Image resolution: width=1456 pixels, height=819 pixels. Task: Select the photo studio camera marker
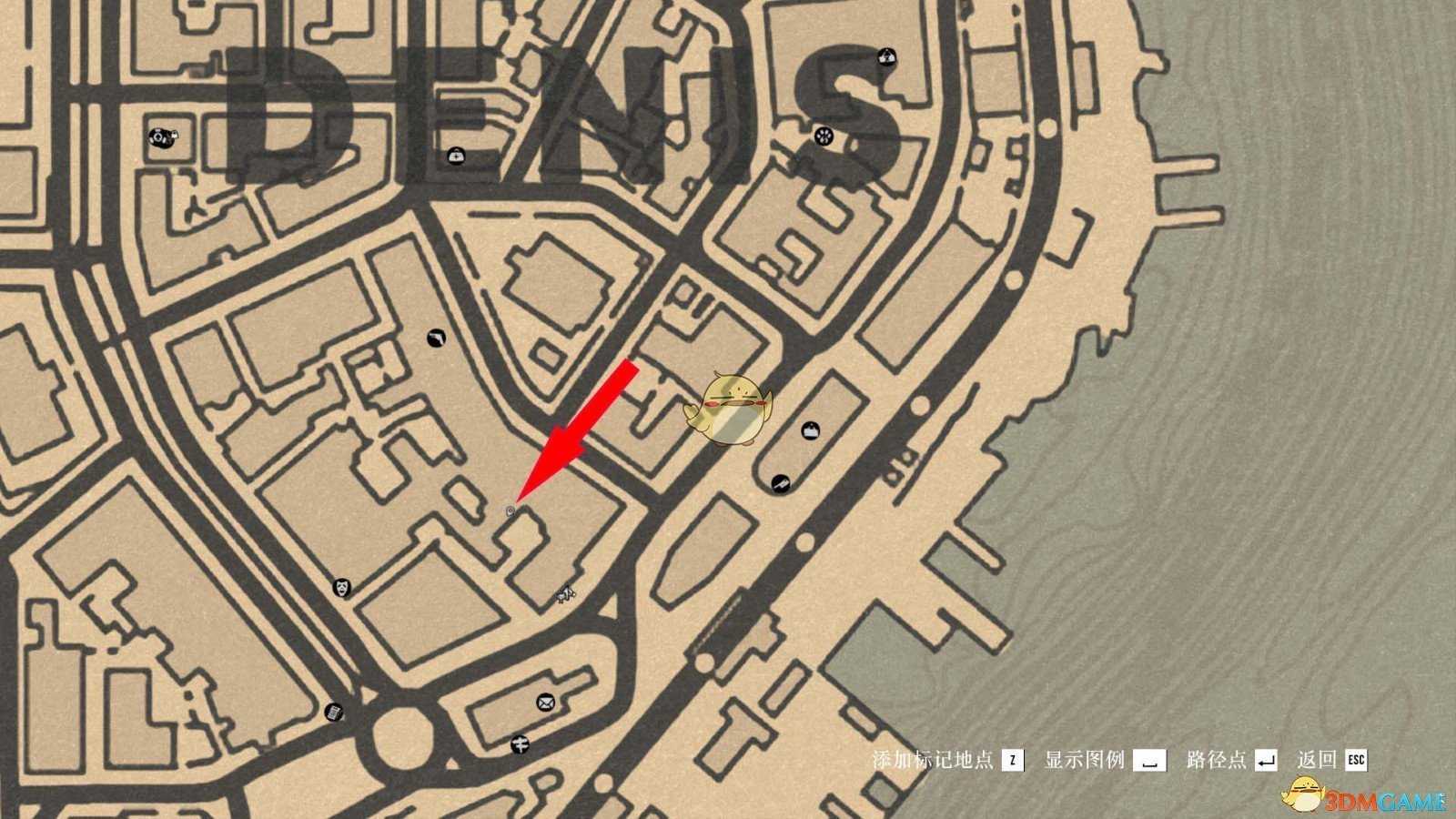click(162, 138)
